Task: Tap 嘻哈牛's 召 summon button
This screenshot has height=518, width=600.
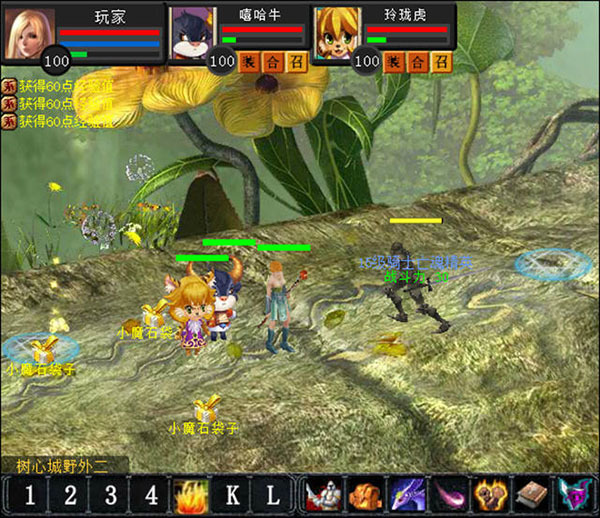Action: tap(296, 62)
